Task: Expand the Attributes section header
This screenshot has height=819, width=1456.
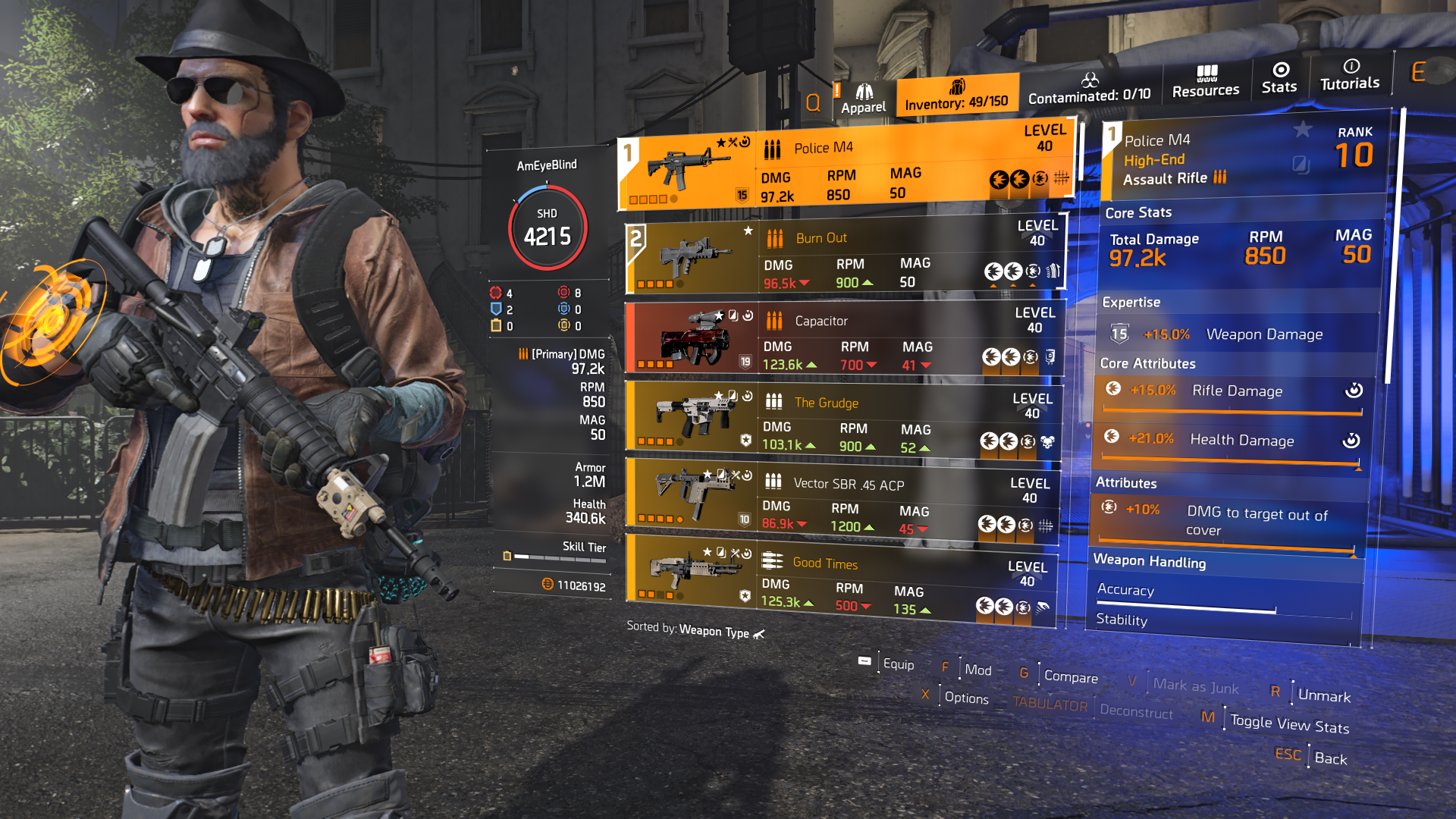Action: [1128, 483]
